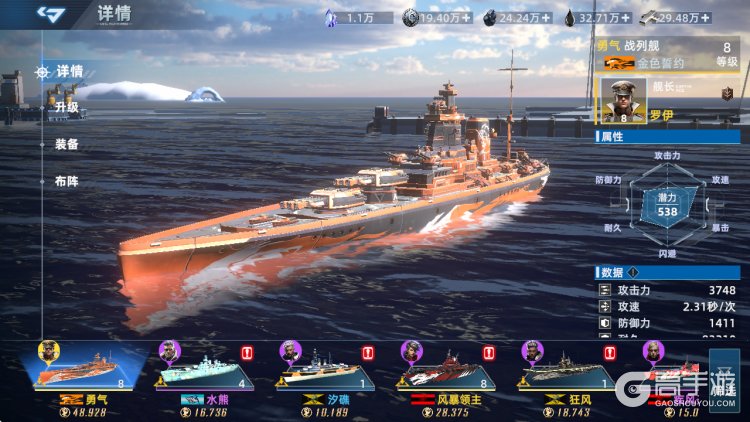750x422 pixels.
Task: Open the 布阵 (formation) tab
Action: 66,181
